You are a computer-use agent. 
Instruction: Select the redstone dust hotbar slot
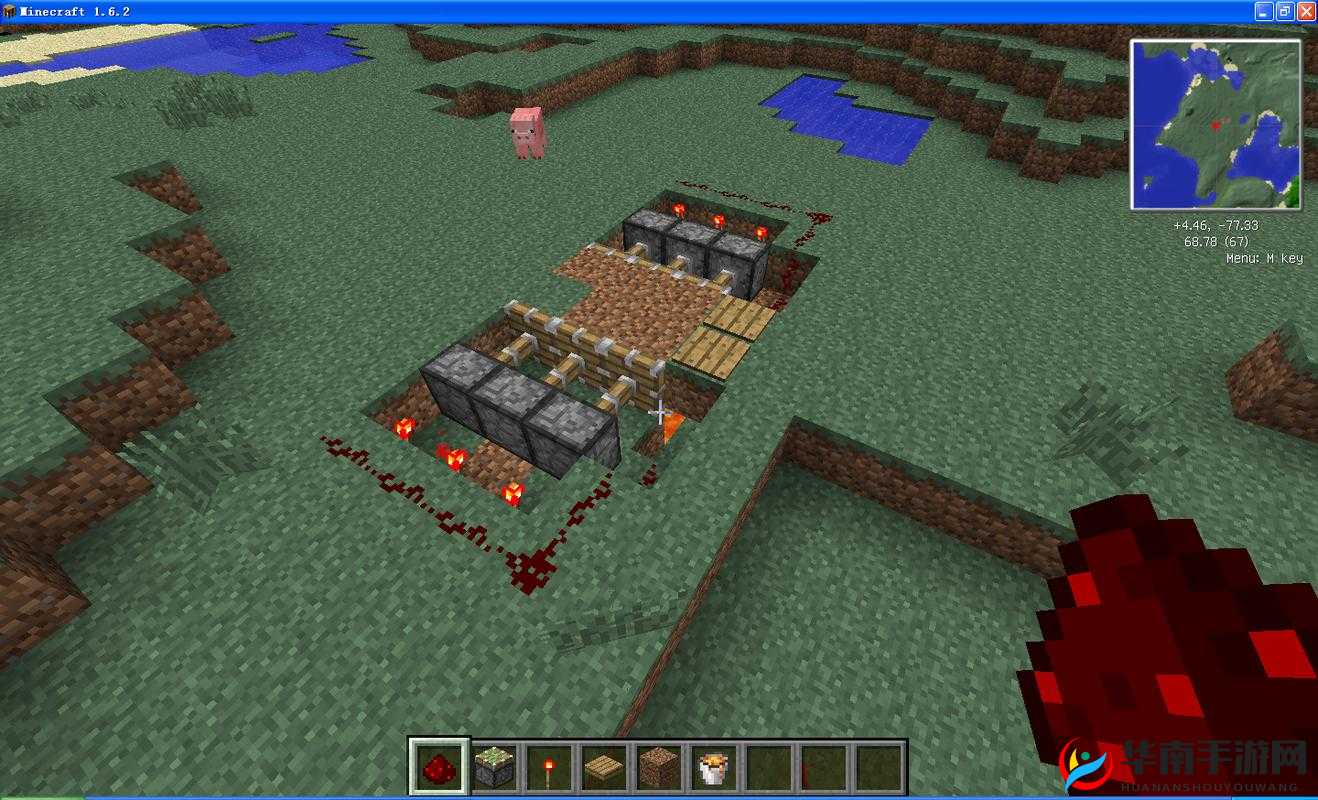point(438,768)
